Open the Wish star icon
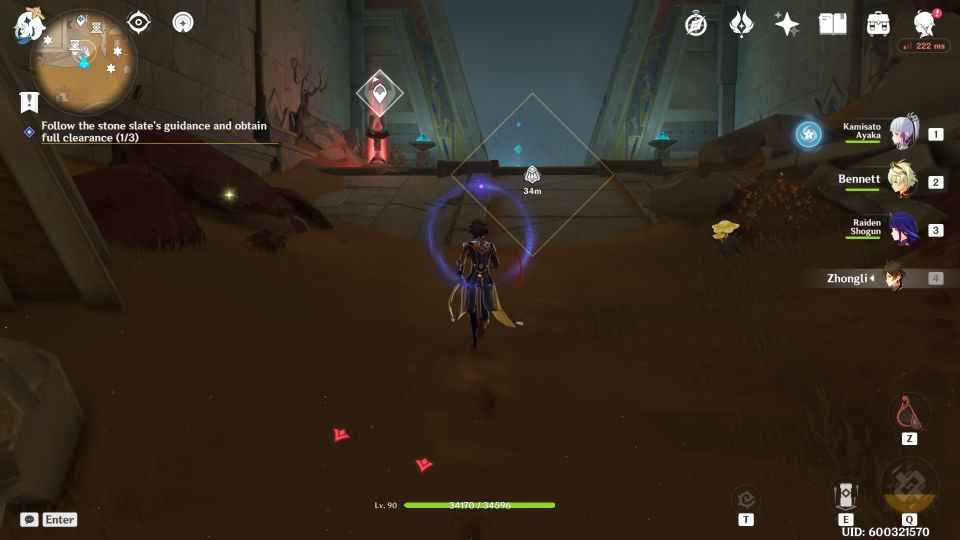960x540 pixels. 787,24
